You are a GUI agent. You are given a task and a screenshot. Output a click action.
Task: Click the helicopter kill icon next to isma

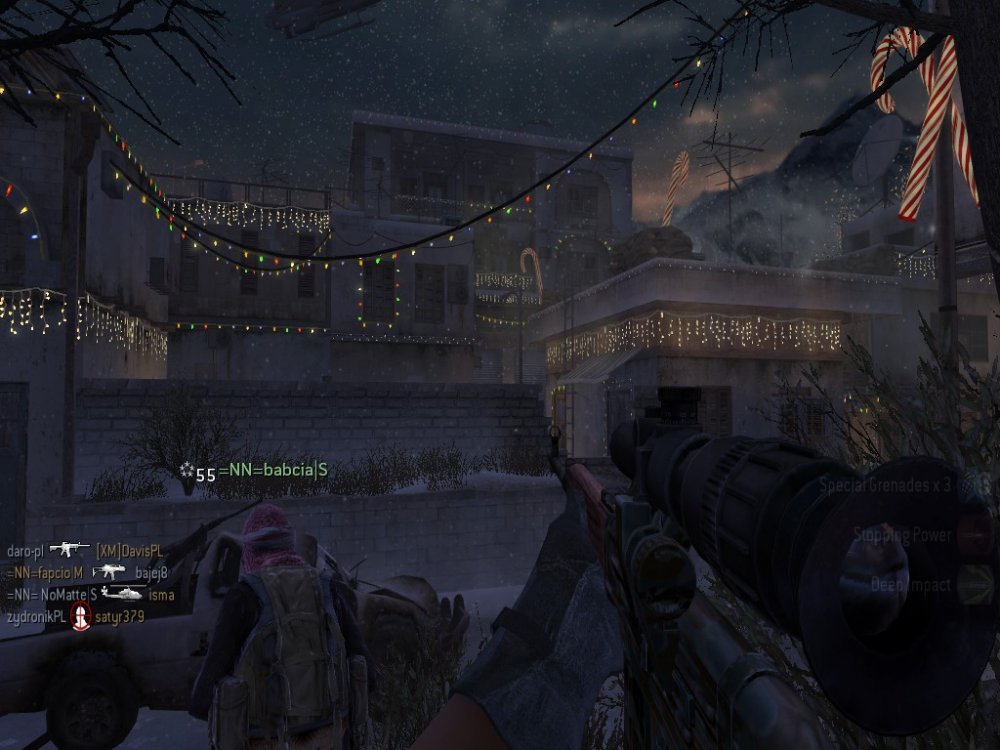coord(121,594)
